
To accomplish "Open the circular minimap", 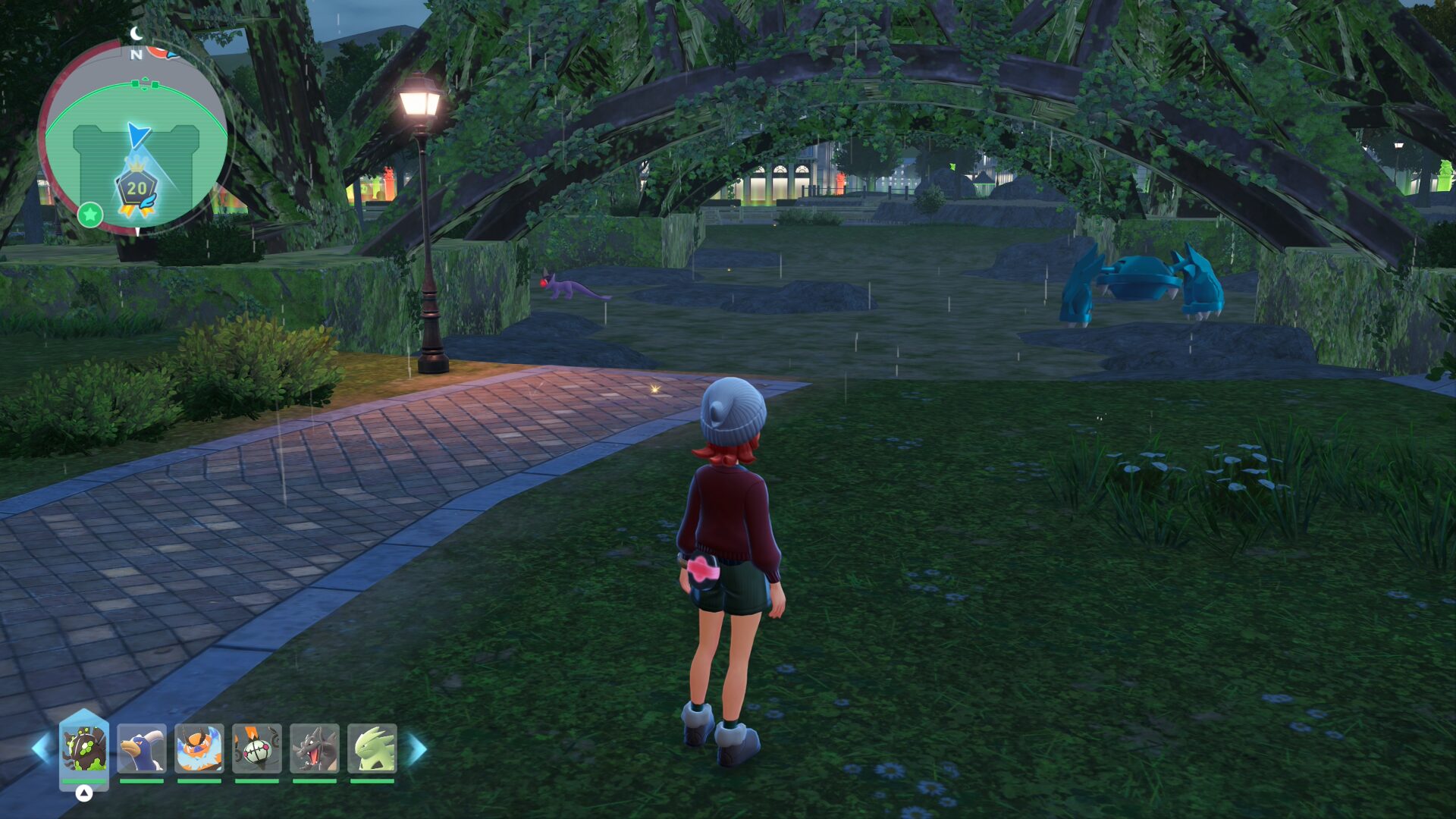I will 136,136.
